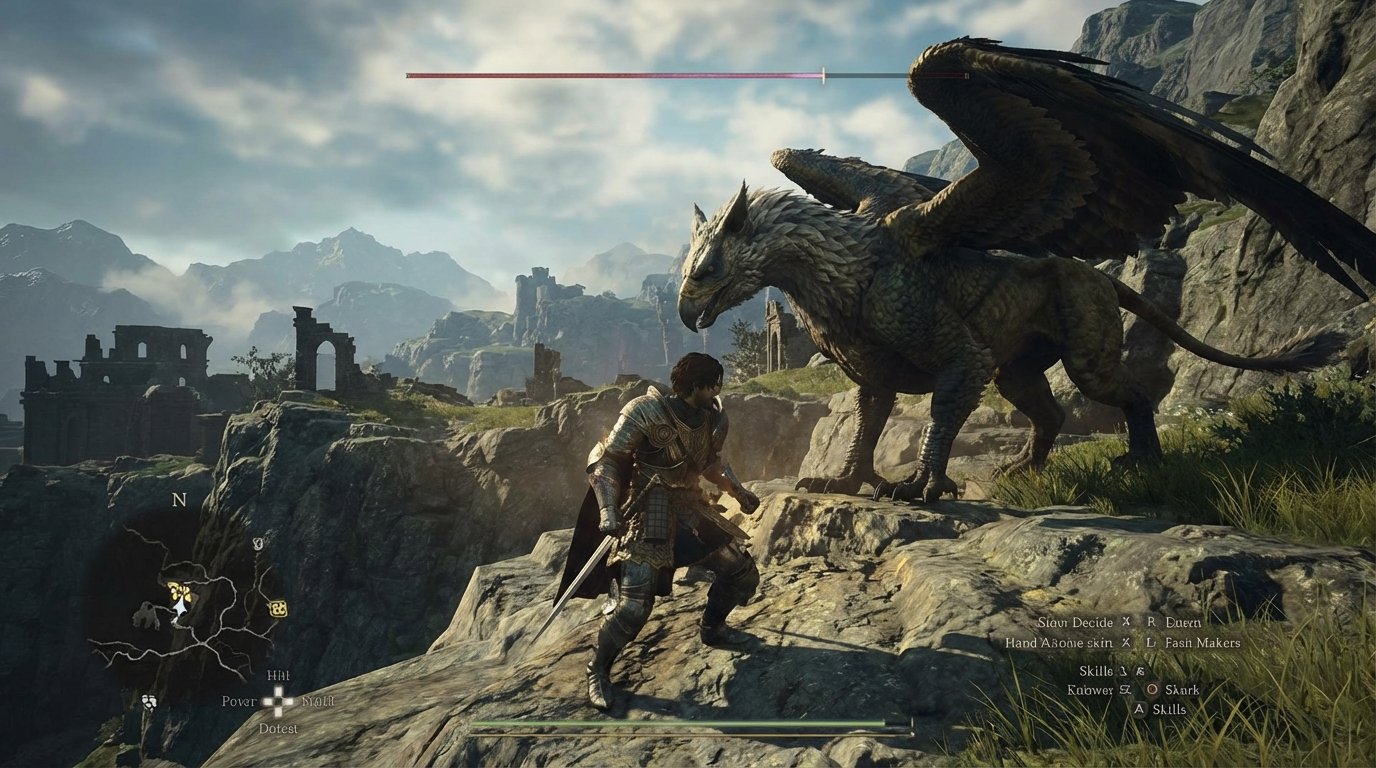Click Dotest below the directional pad
1376x768 pixels.
click(277, 728)
